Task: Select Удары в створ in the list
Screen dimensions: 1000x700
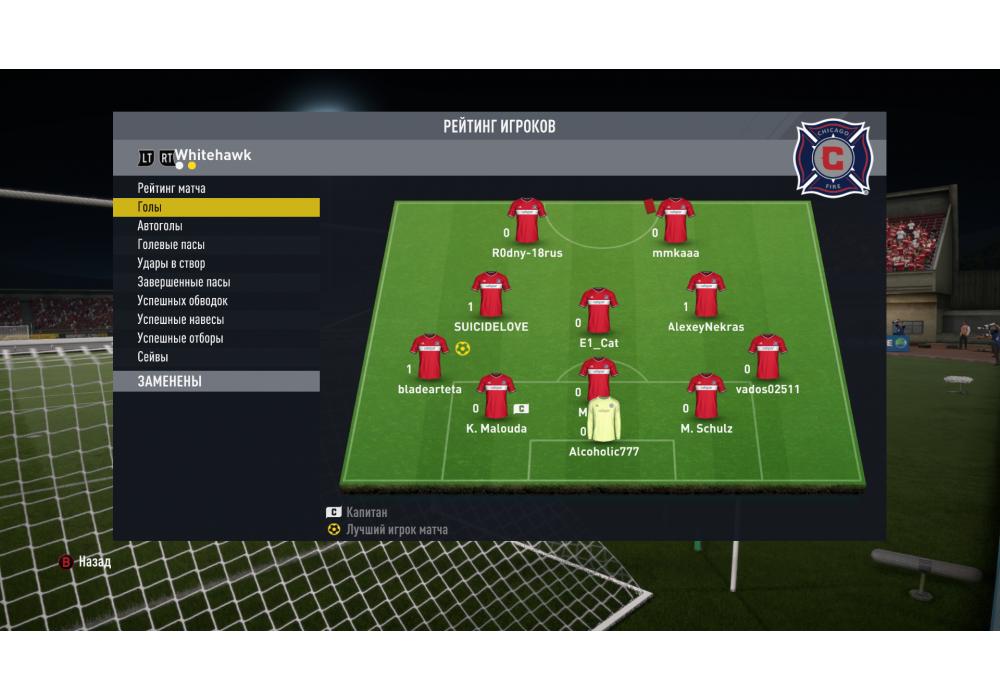Action: 171,264
